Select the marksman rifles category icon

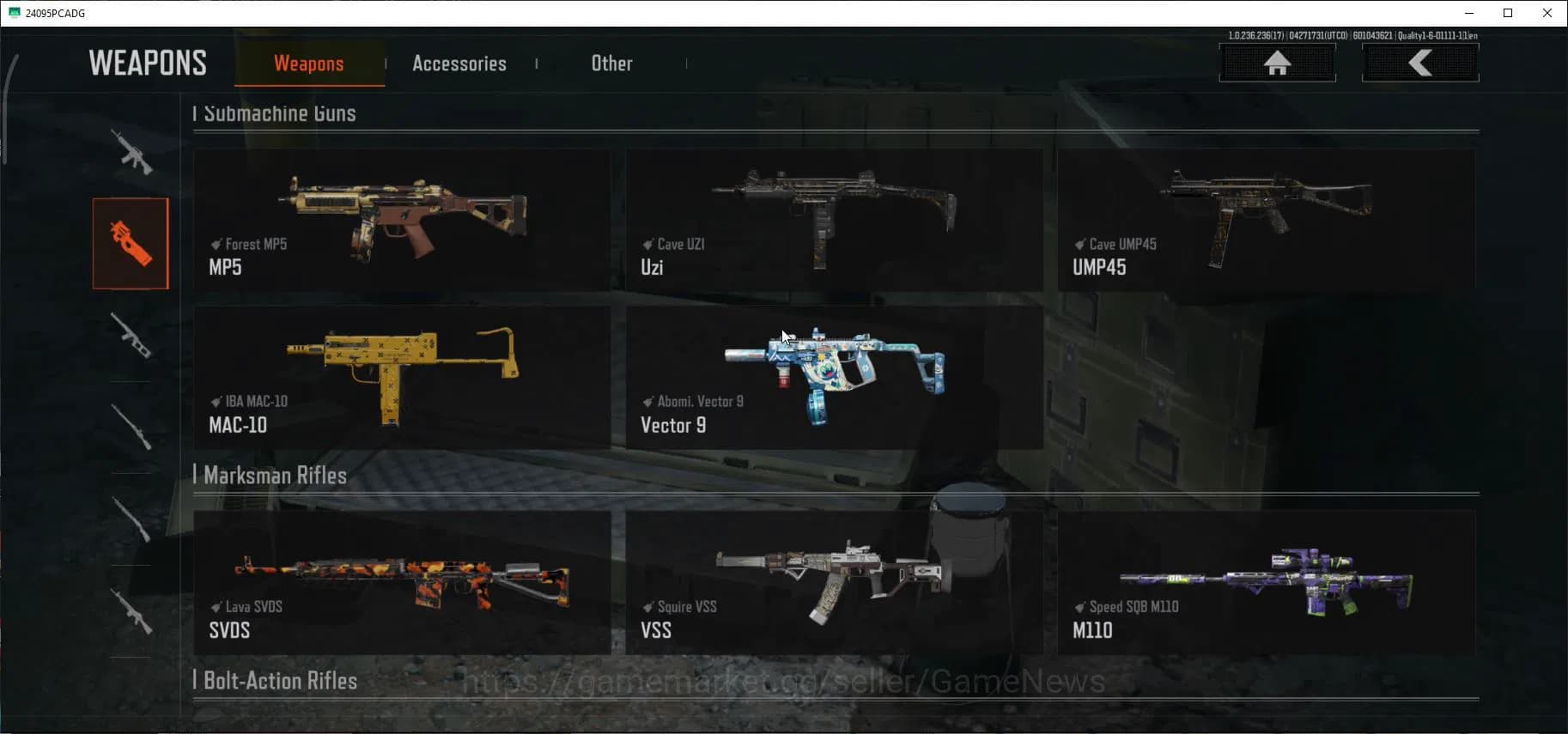tap(131, 337)
